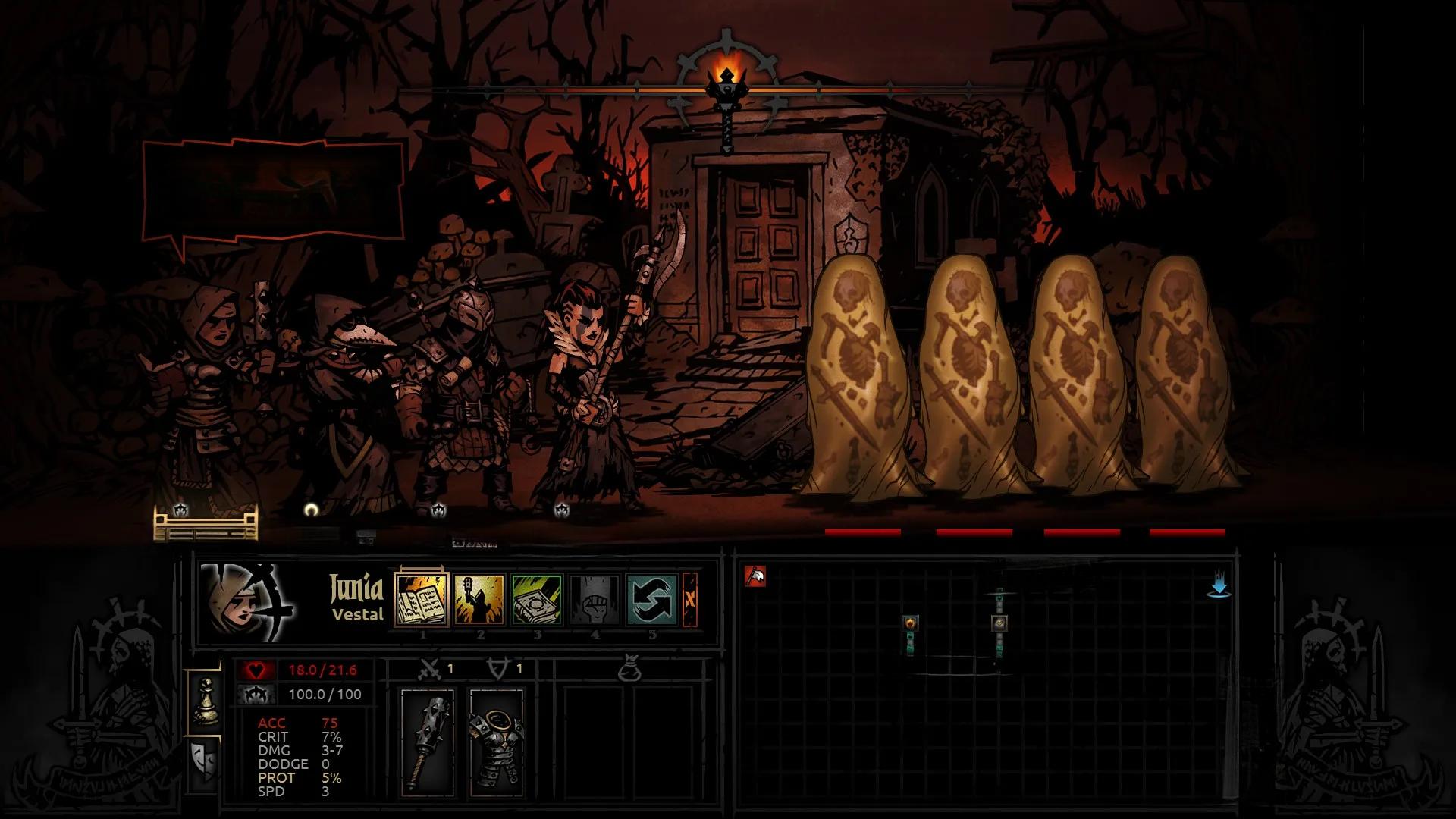Choose the green tome skill
The height and width of the screenshot is (819, 1456).
click(x=537, y=599)
